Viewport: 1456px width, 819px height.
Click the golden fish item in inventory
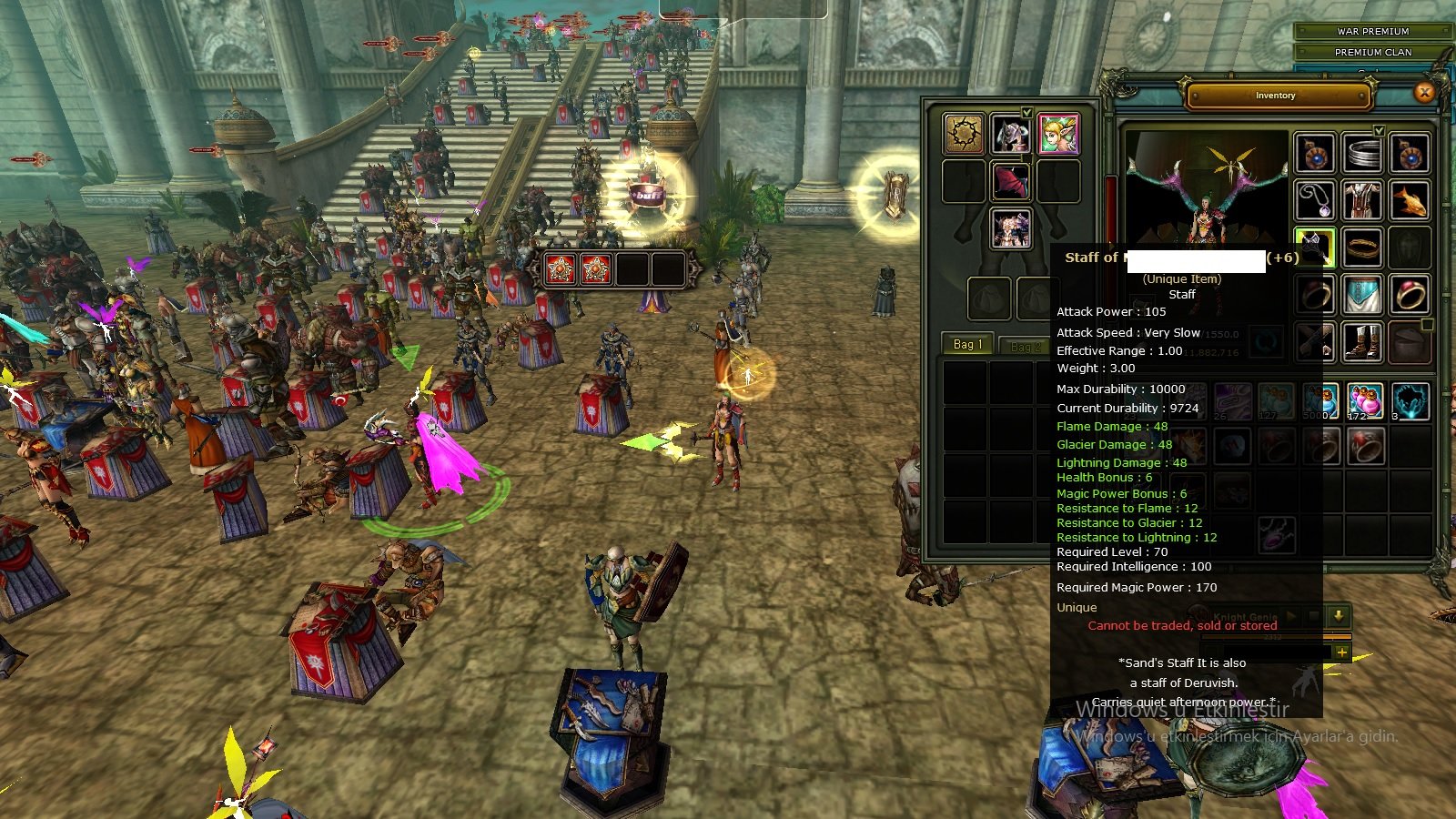tap(1410, 202)
